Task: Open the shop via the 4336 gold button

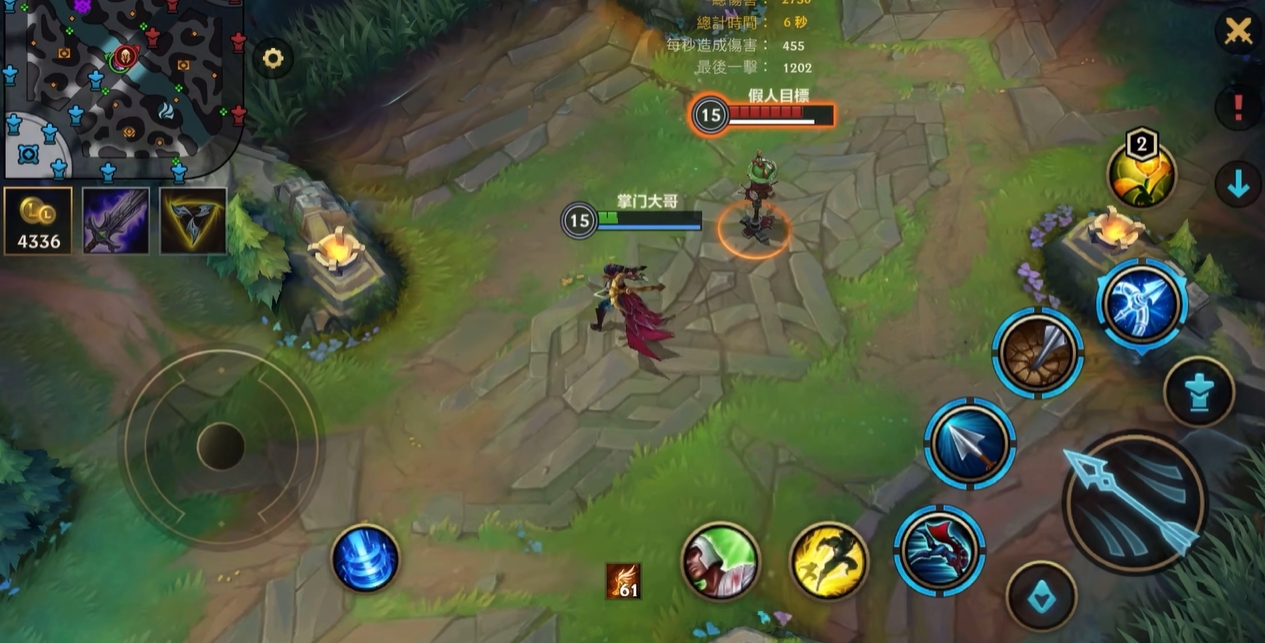Action: tap(38, 221)
